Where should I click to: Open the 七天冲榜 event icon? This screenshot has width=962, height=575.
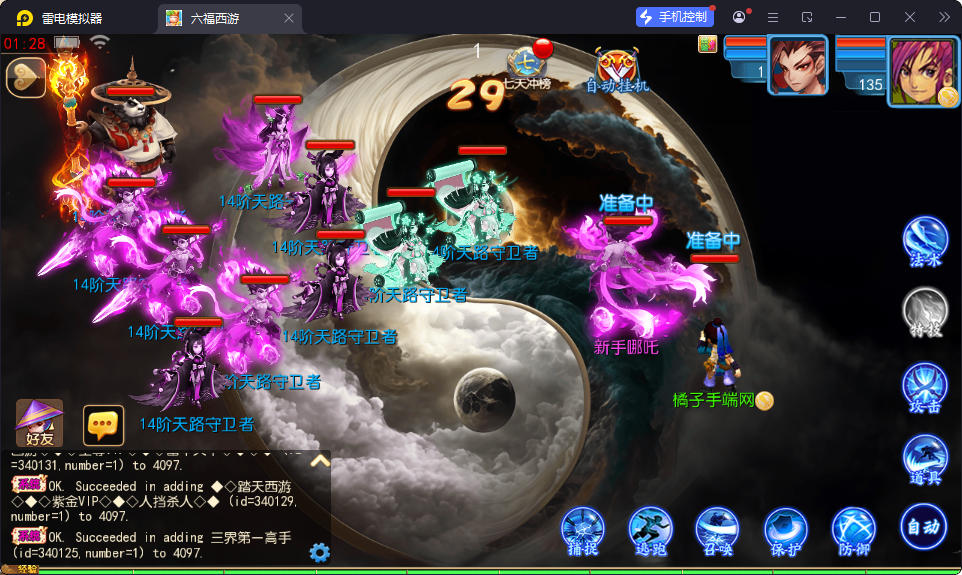click(x=528, y=65)
